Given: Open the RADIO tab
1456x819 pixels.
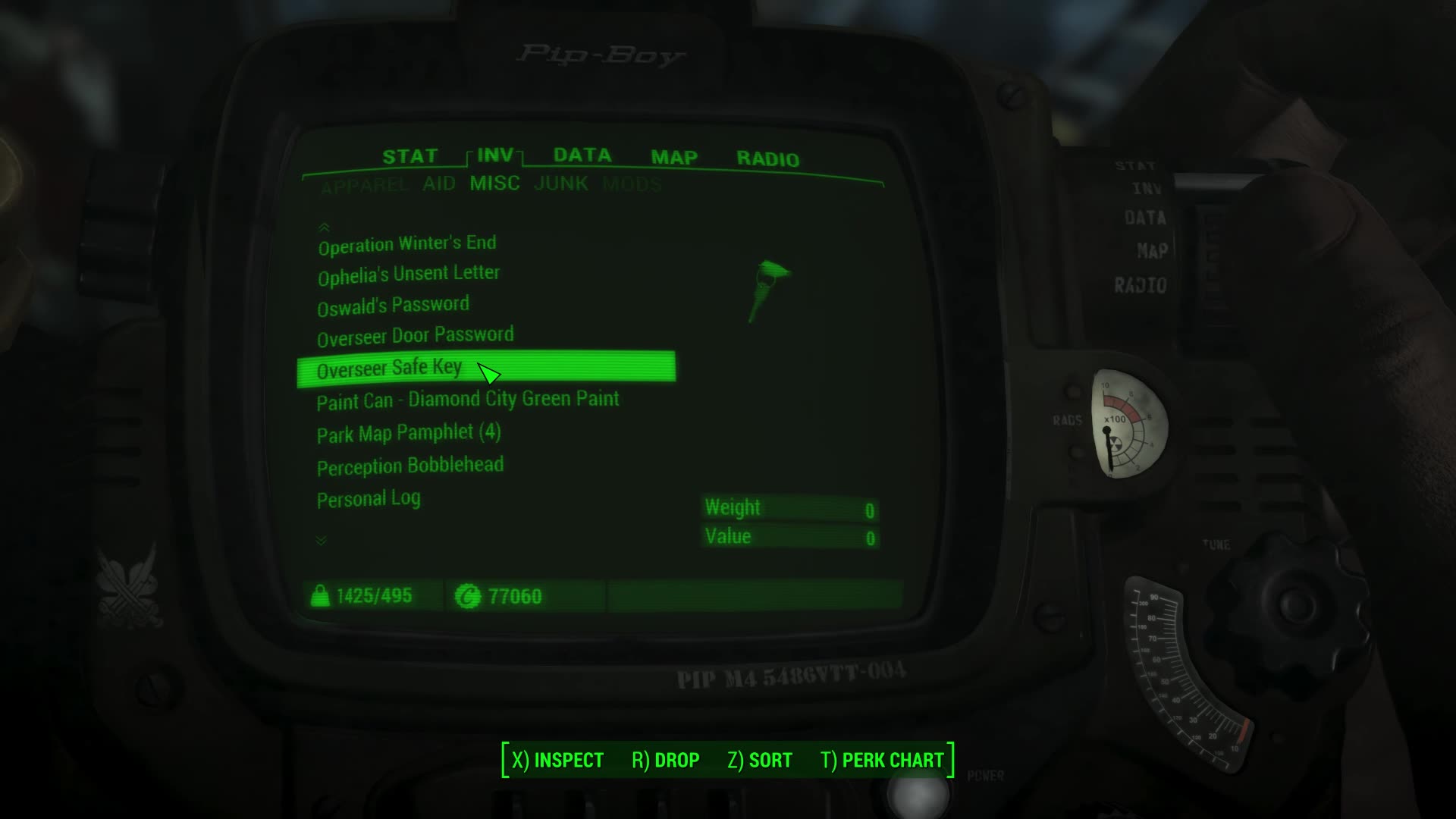Looking at the screenshot, I should 768,158.
